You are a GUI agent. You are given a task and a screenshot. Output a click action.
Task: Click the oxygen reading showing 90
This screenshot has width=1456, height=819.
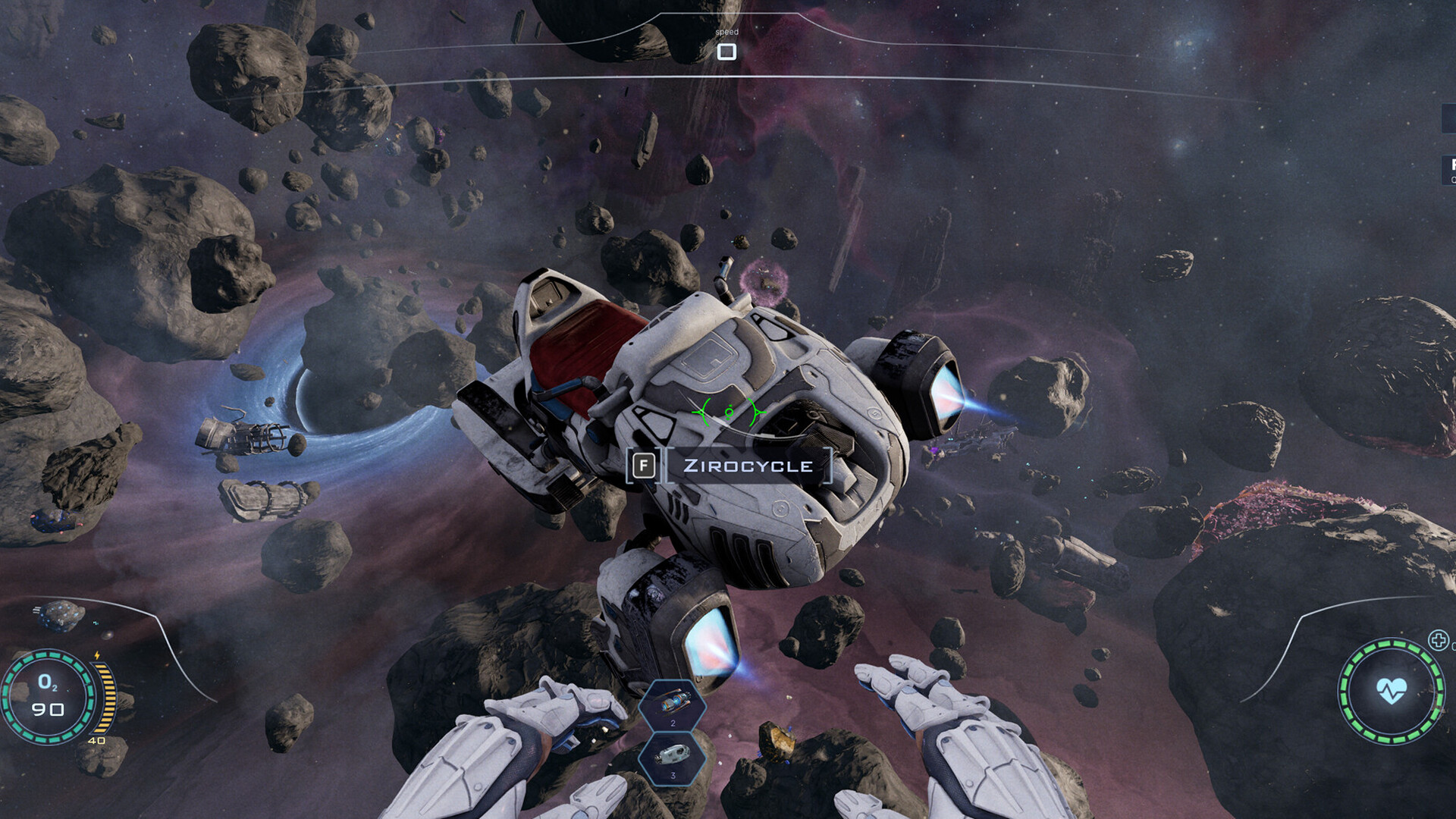coord(49,709)
